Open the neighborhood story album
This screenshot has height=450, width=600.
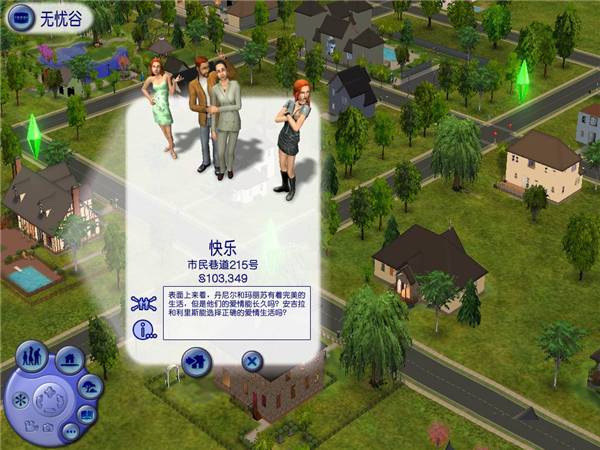88,414
